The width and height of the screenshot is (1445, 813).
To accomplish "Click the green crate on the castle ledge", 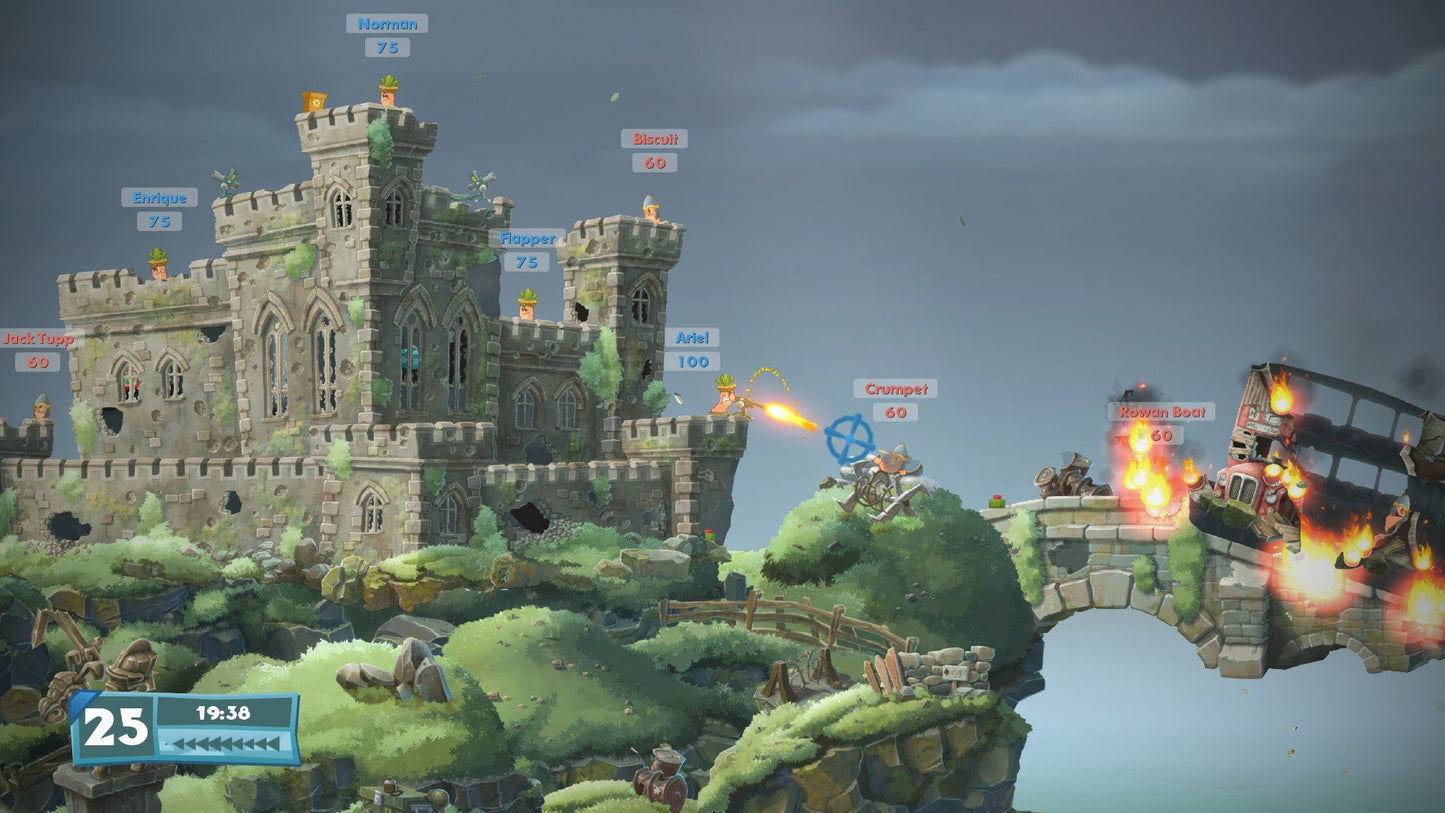I will coord(710,535).
